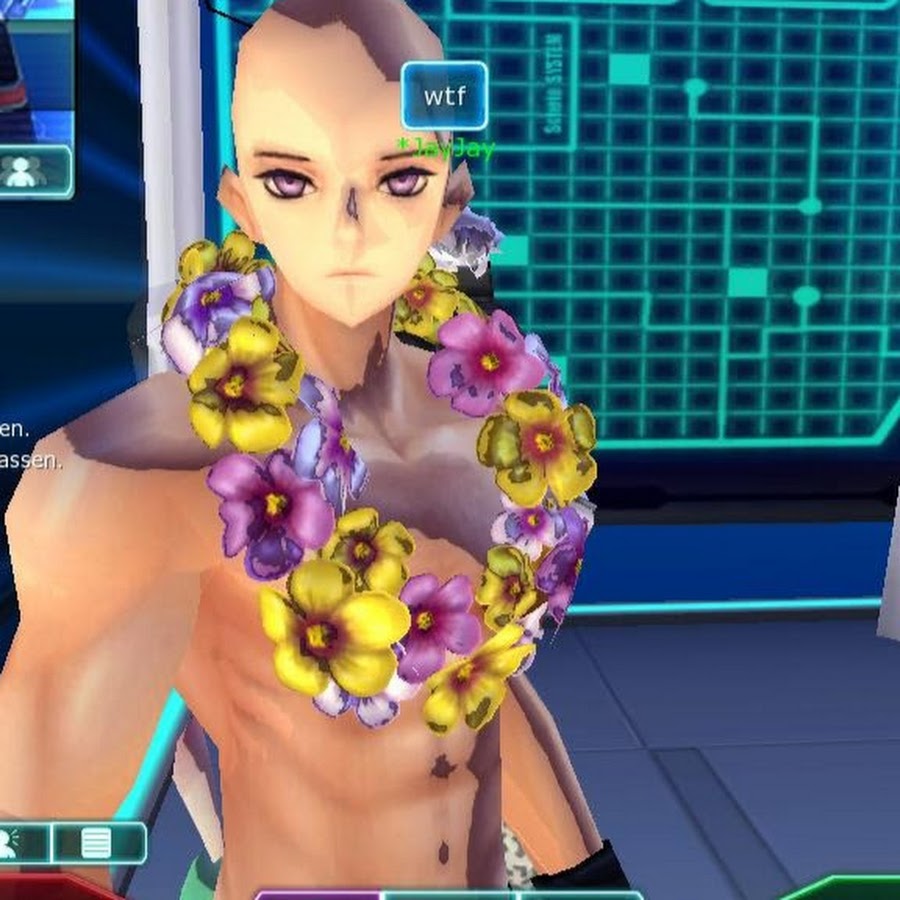
Task: Open the party members group icon button
Action: point(24,171)
